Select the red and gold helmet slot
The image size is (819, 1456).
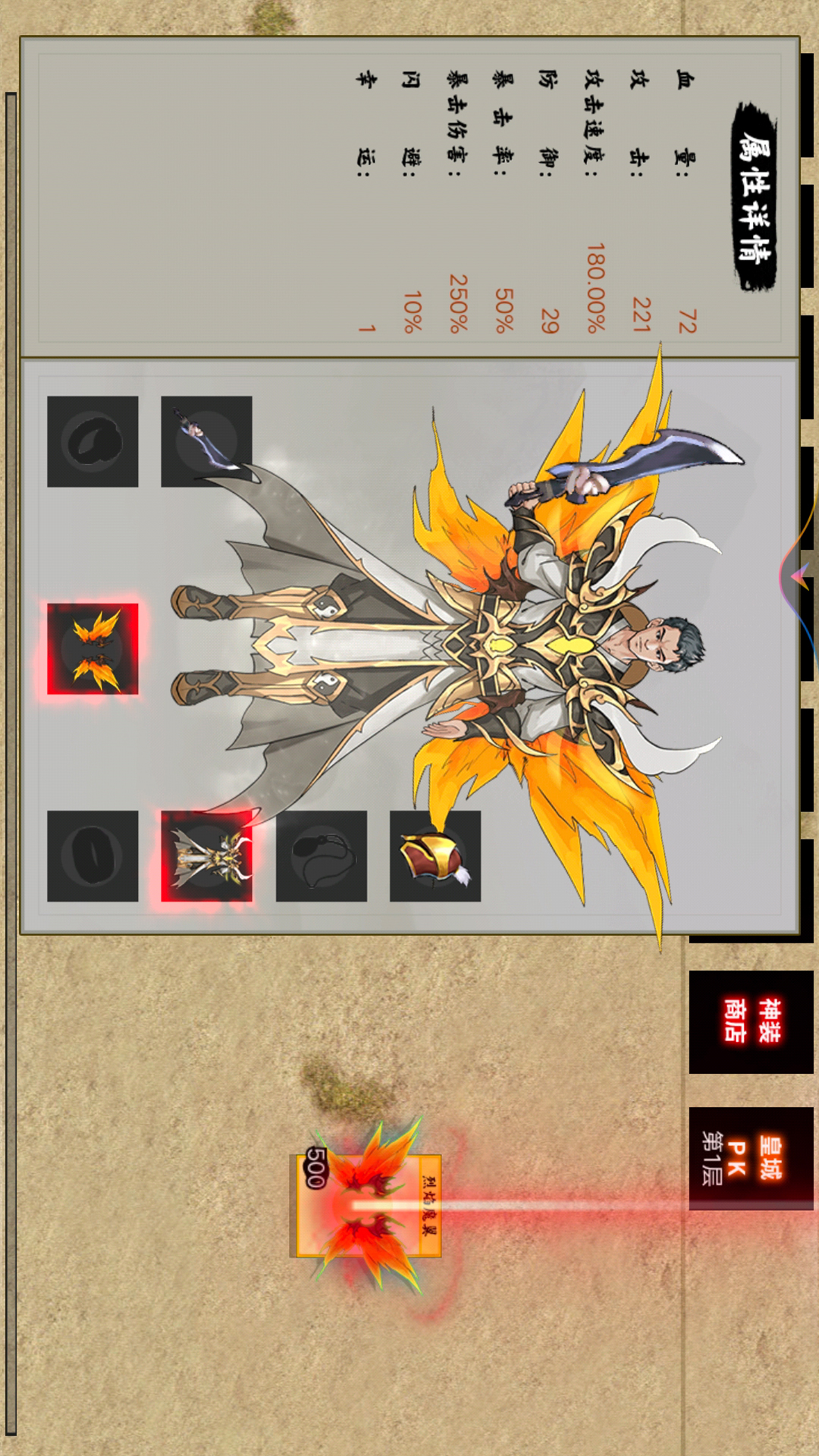[x=435, y=856]
